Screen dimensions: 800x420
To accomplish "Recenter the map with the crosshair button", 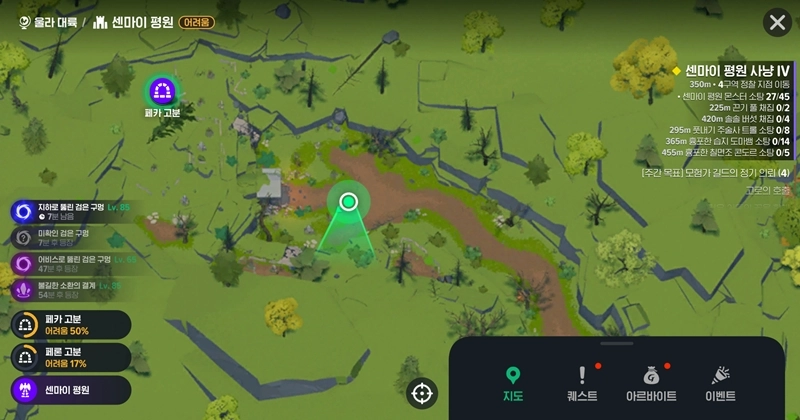I will (x=422, y=394).
